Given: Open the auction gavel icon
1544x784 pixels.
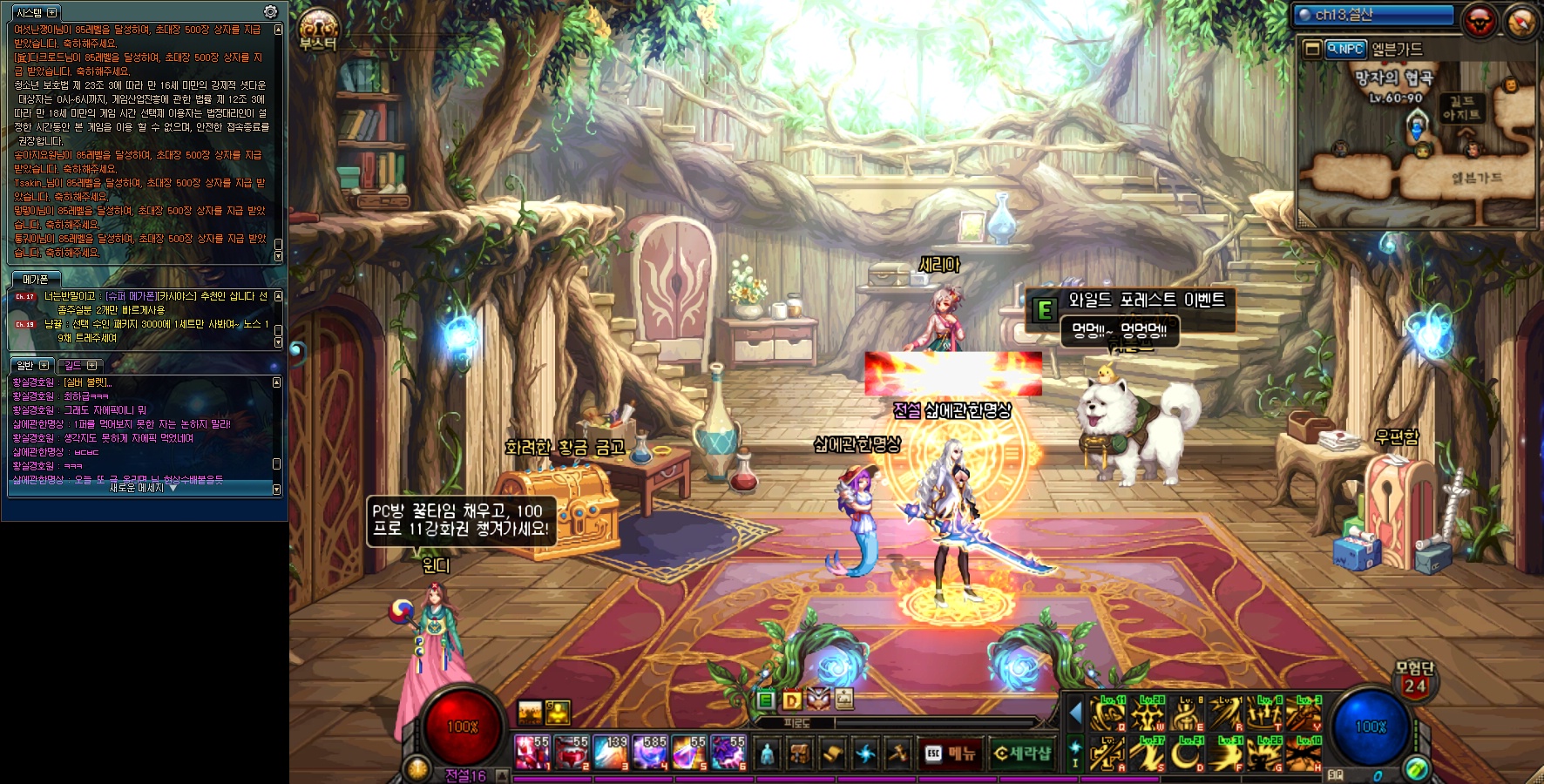Looking at the screenshot, I should point(897,754).
